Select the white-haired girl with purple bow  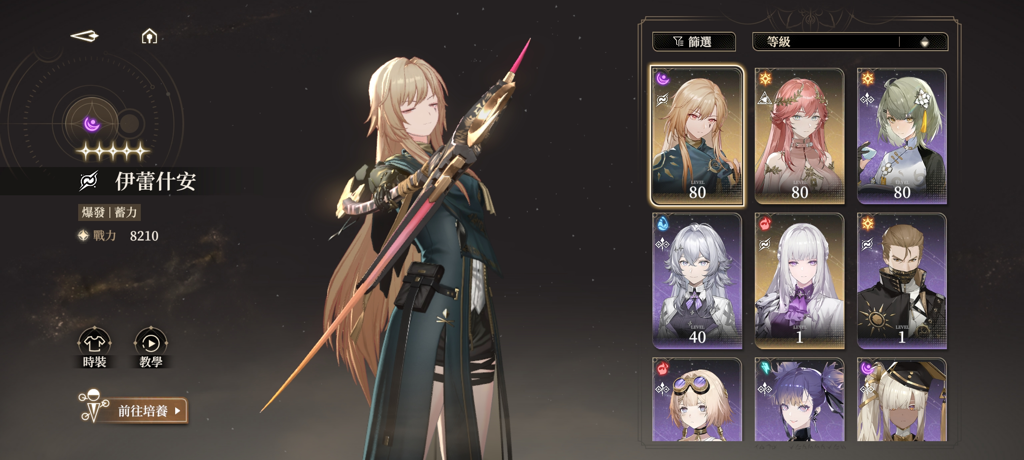(x=799, y=279)
